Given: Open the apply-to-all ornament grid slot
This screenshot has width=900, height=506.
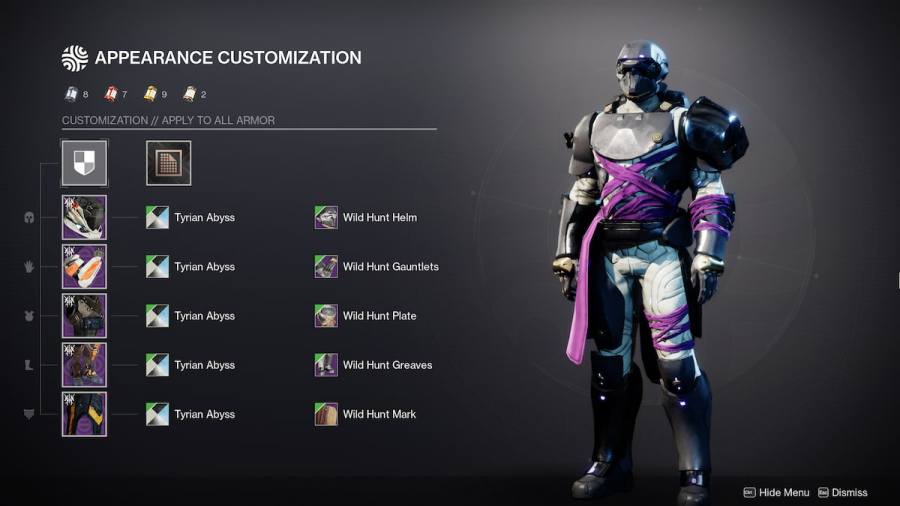Looking at the screenshot, I should [x=168, y=163].
